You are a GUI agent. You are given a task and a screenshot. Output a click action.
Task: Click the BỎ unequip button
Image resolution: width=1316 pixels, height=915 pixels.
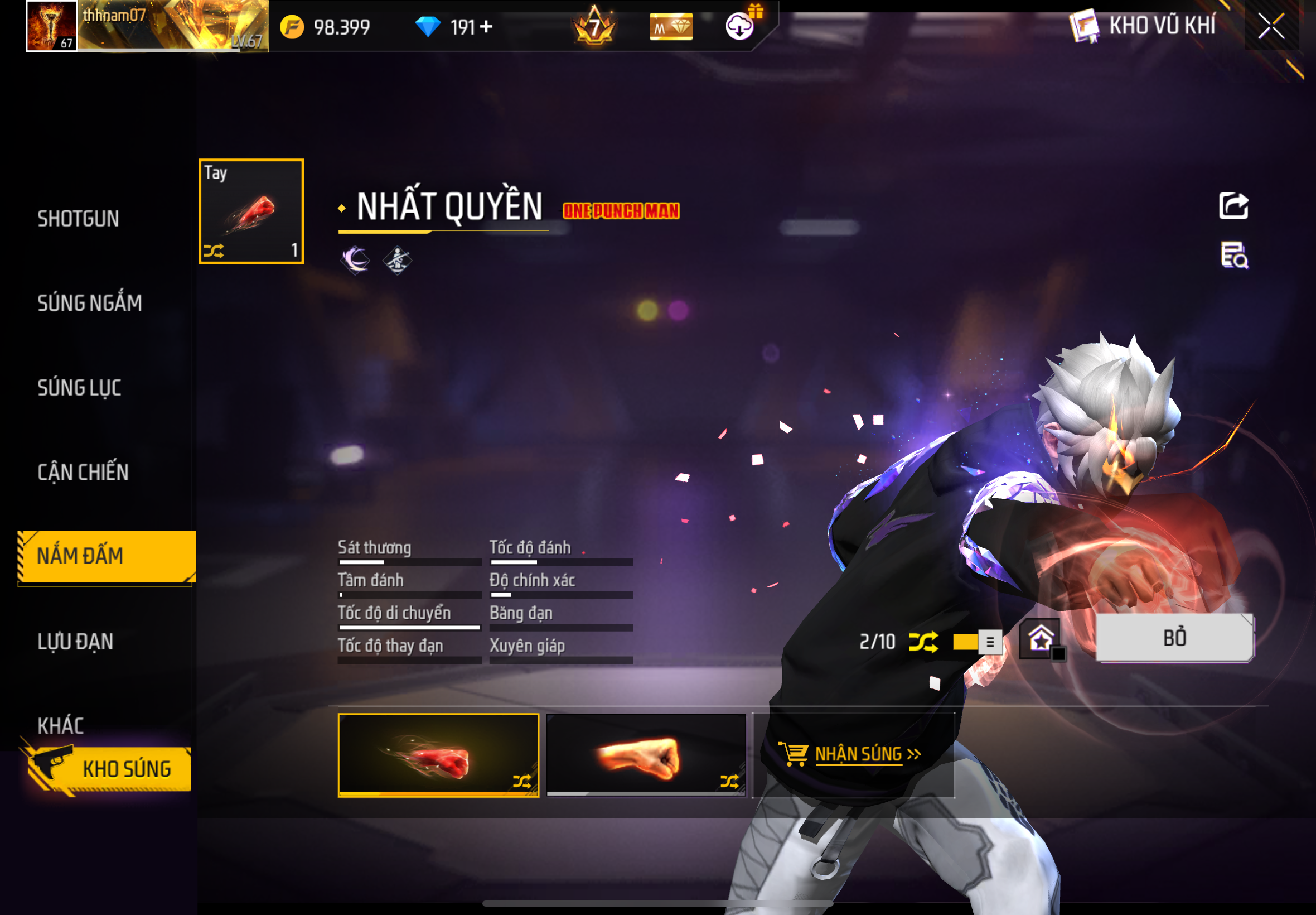(x=1174, y=638)
